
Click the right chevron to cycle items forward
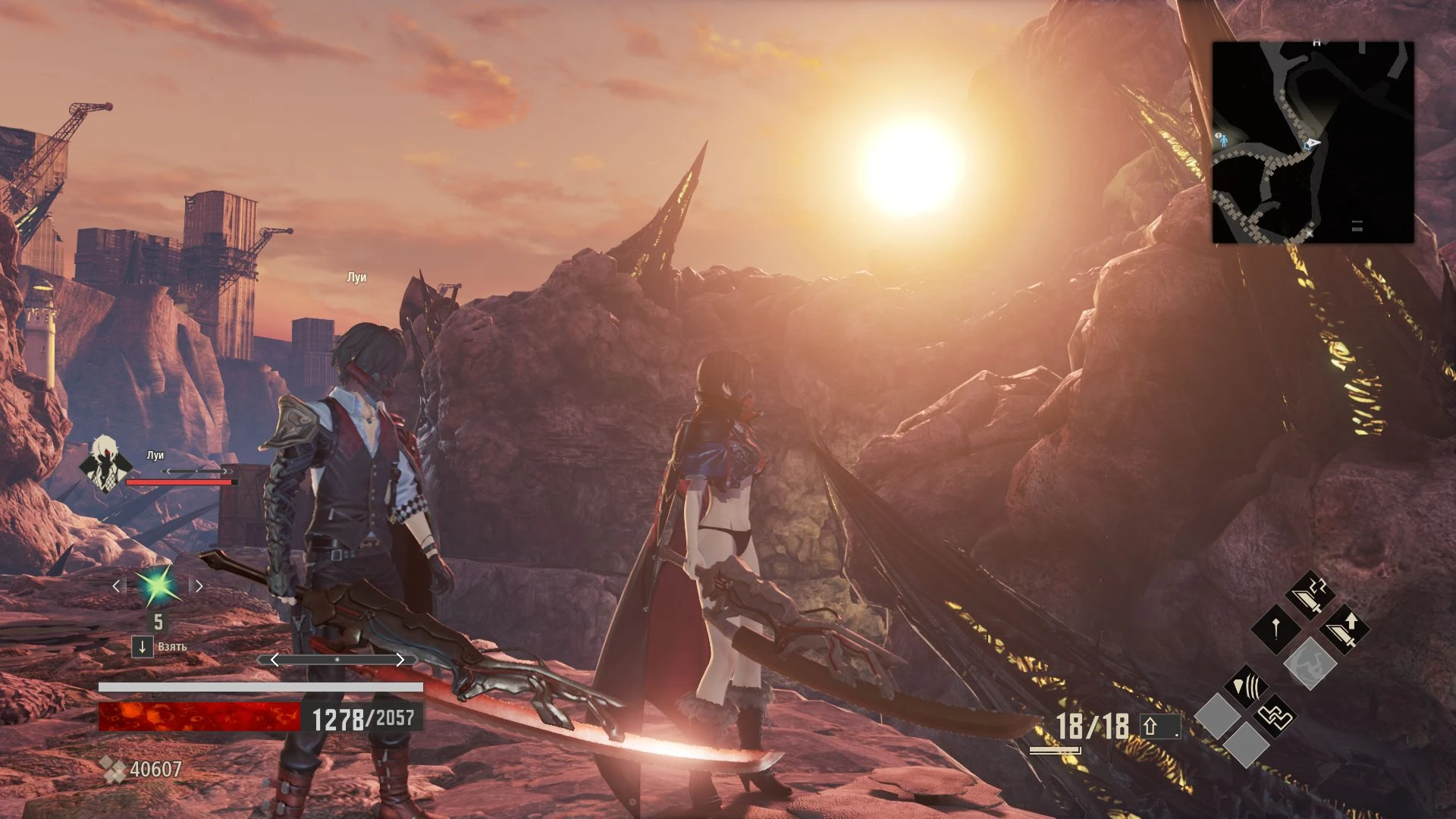(199, 586)
